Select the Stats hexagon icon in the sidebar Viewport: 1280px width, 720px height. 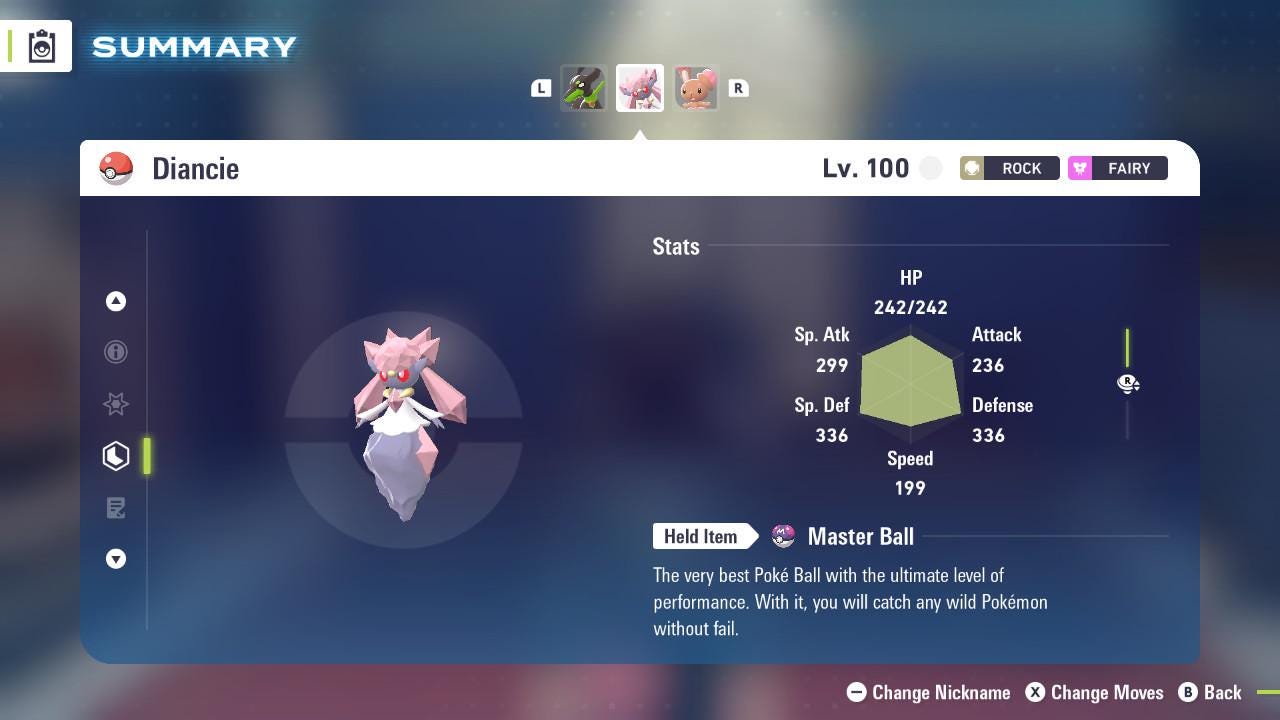coord(116,455)
